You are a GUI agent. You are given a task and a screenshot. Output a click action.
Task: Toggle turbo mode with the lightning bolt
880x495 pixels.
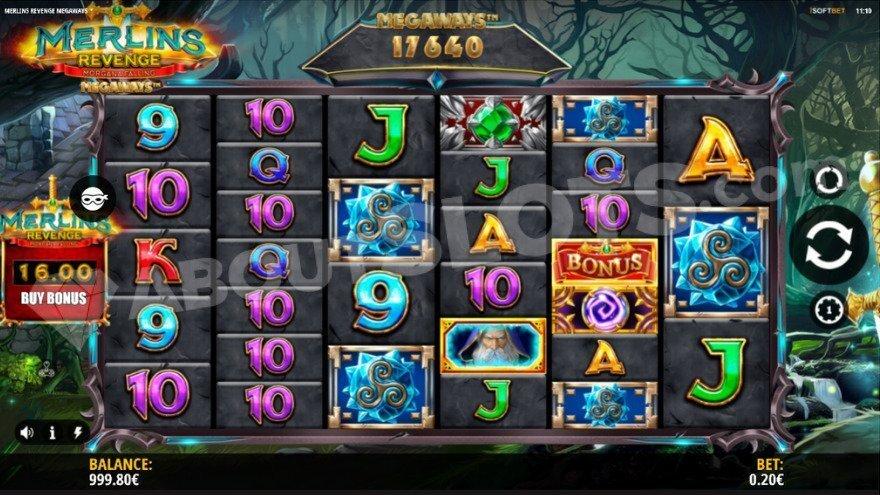tap(77, 433)
